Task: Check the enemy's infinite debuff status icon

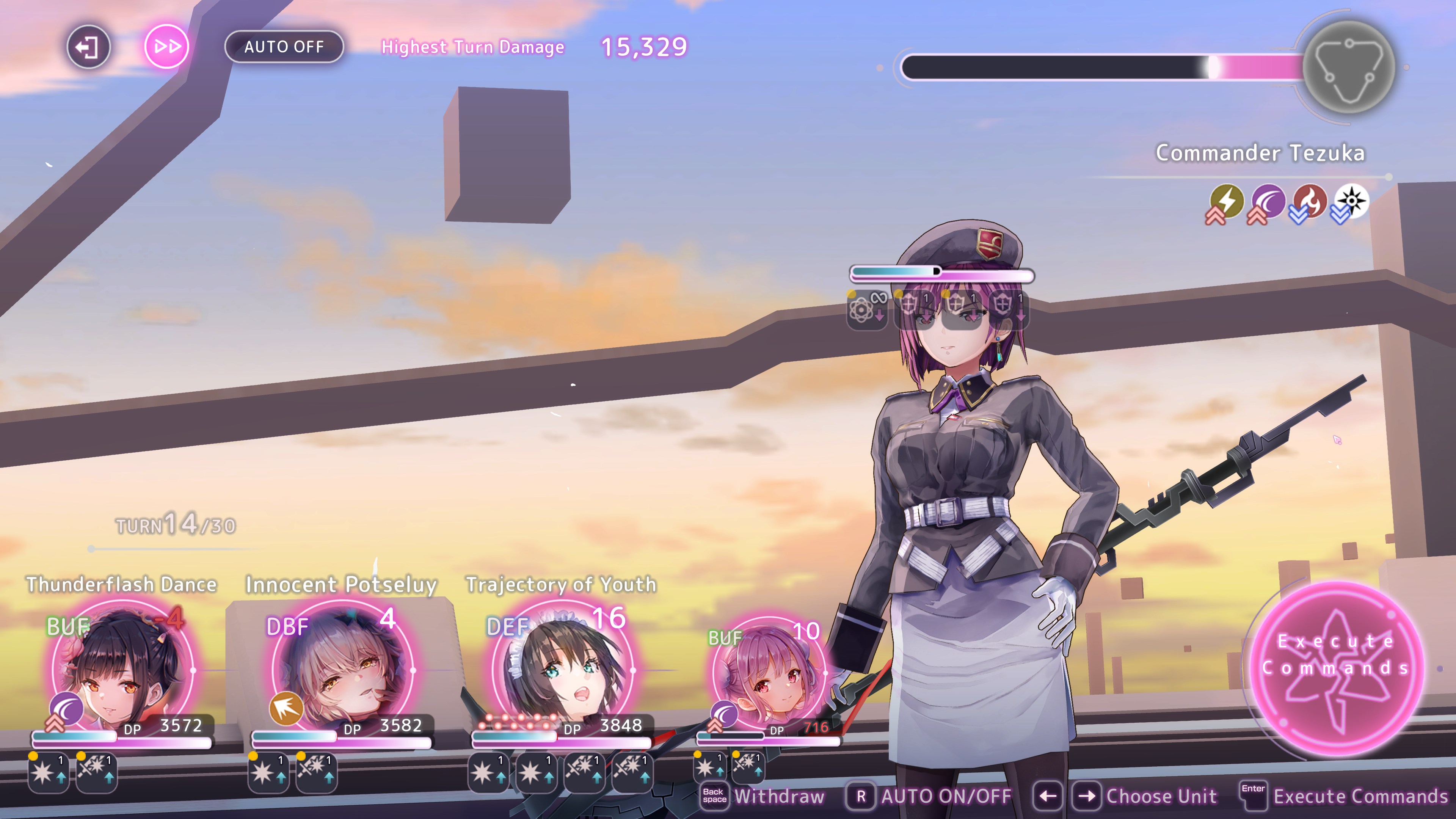Action: click(866, 308)
